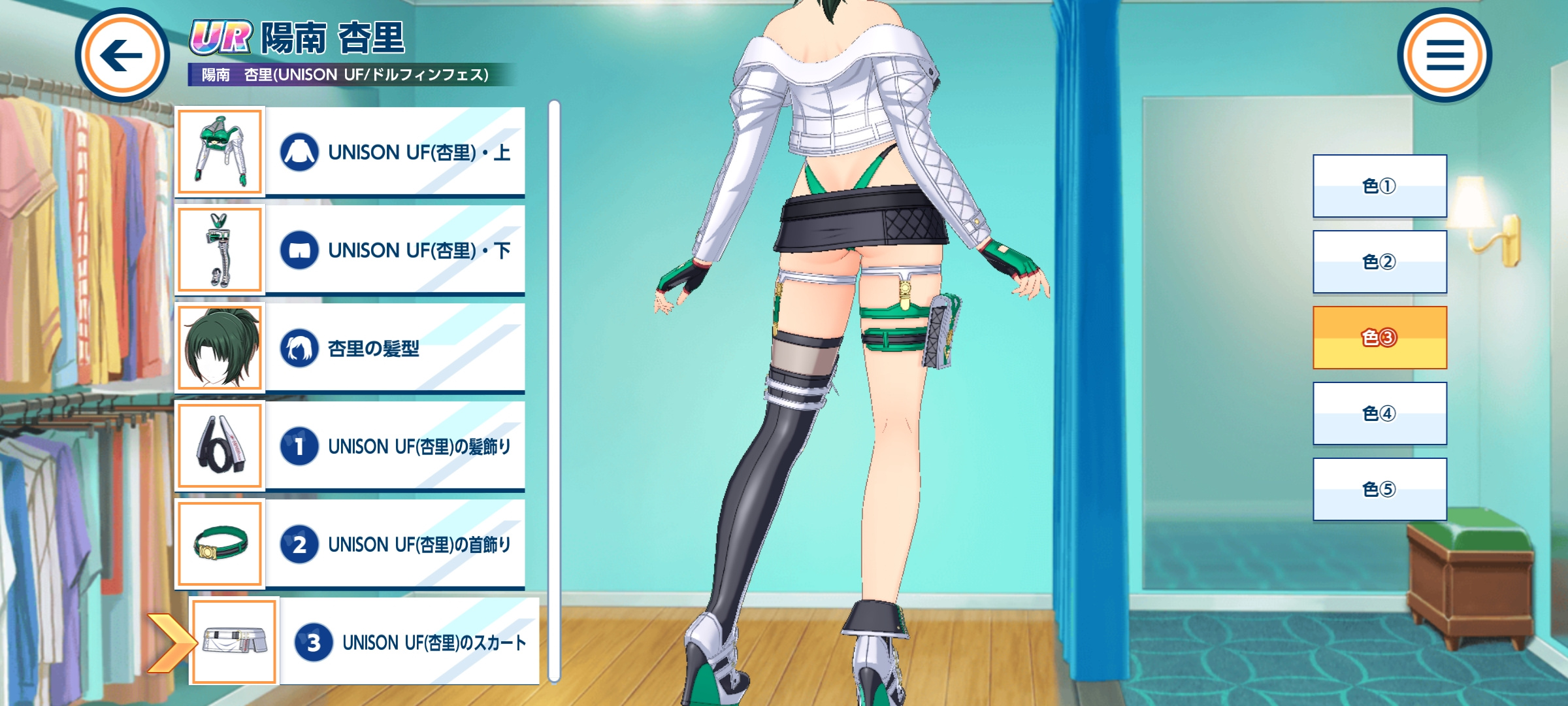1568x706 pixels.
Task: Click the green ponytail hairstyle thumbnail
Action: click(x=220, y=348)
